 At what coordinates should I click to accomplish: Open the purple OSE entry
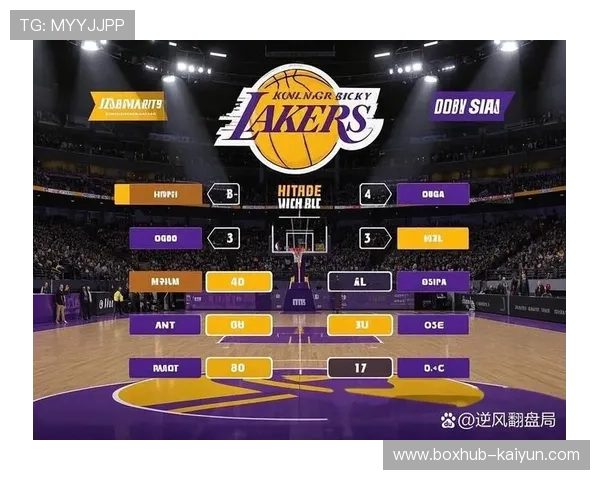[x=433, y=324]
